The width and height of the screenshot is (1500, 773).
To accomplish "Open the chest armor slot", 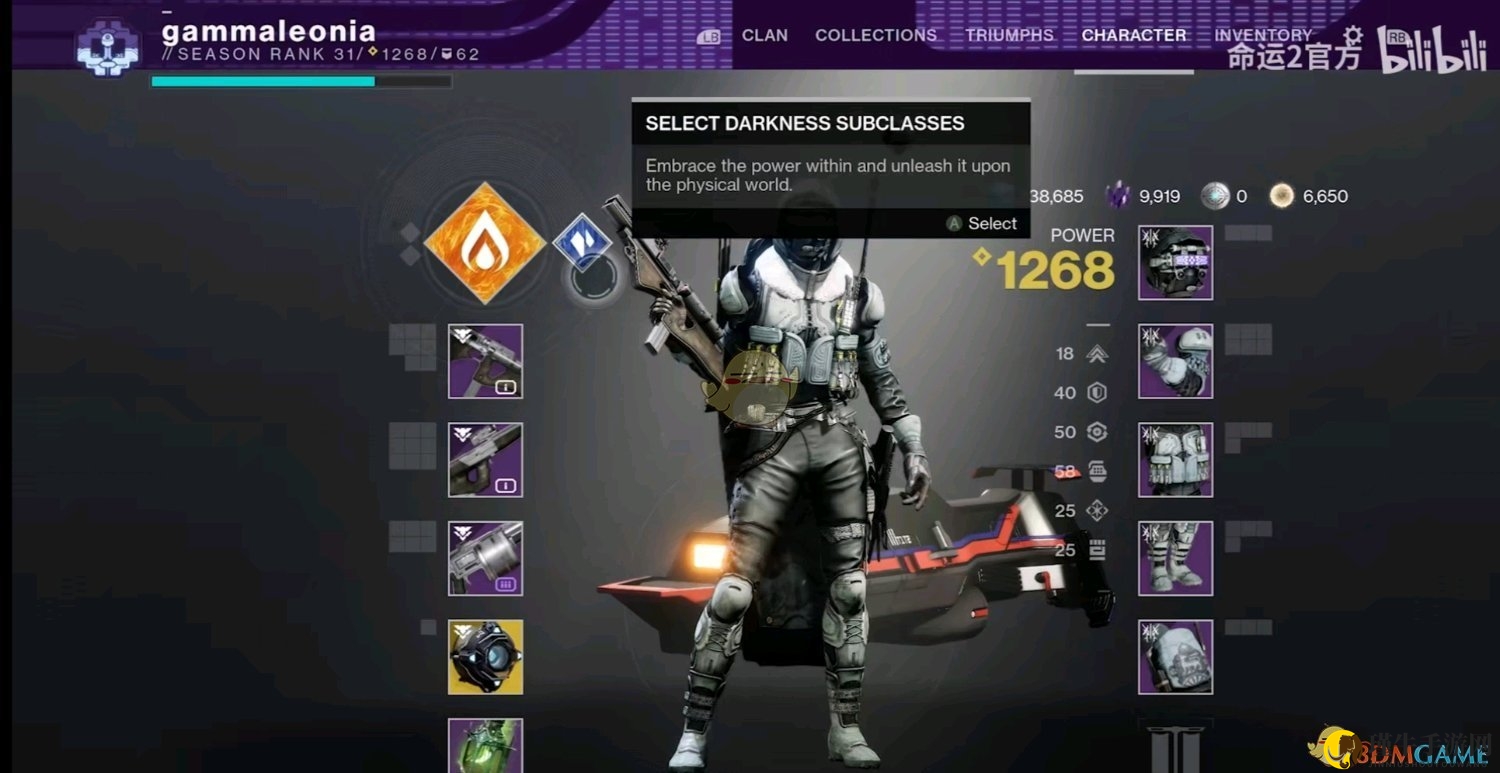I will pos(1175,460).
